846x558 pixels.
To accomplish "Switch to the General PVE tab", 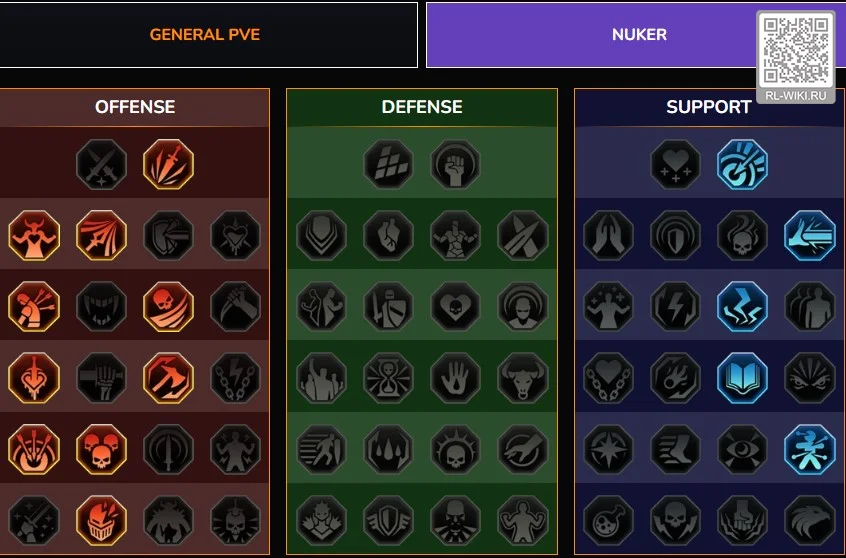I will pyautogui.click(x=204, y=35).
